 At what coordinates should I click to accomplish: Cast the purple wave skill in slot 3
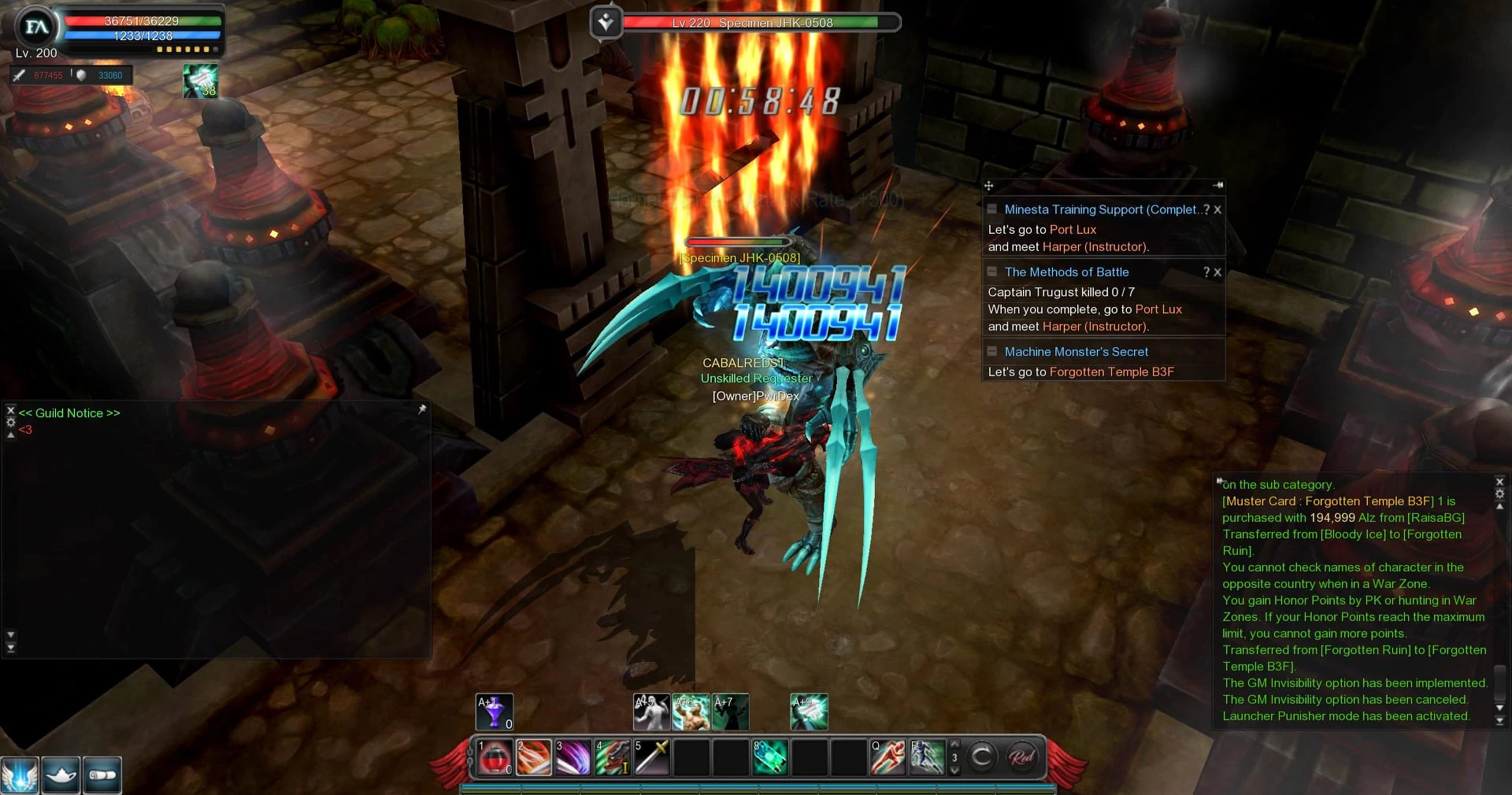573,757
